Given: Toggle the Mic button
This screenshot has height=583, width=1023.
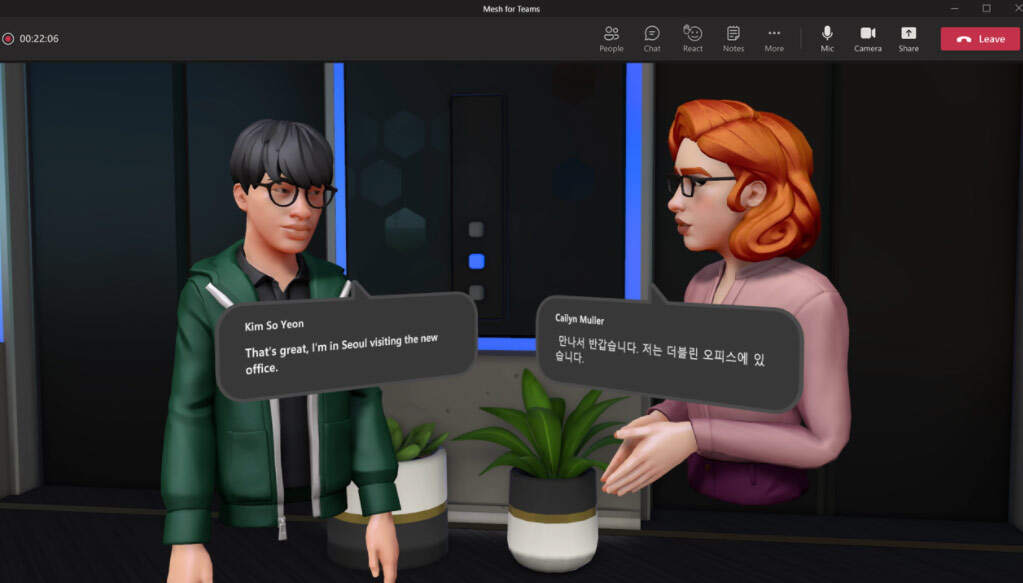Looking at the screenshot, I should click(x=827, y=38).
